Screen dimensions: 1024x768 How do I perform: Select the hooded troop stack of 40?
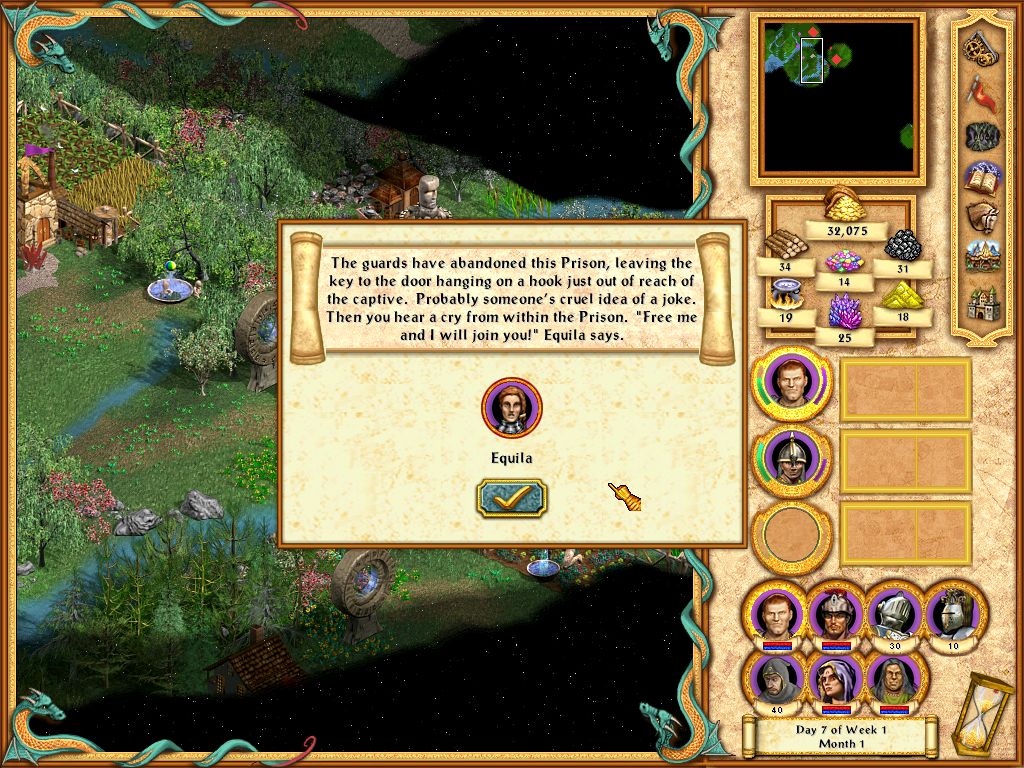coord(775,679)
